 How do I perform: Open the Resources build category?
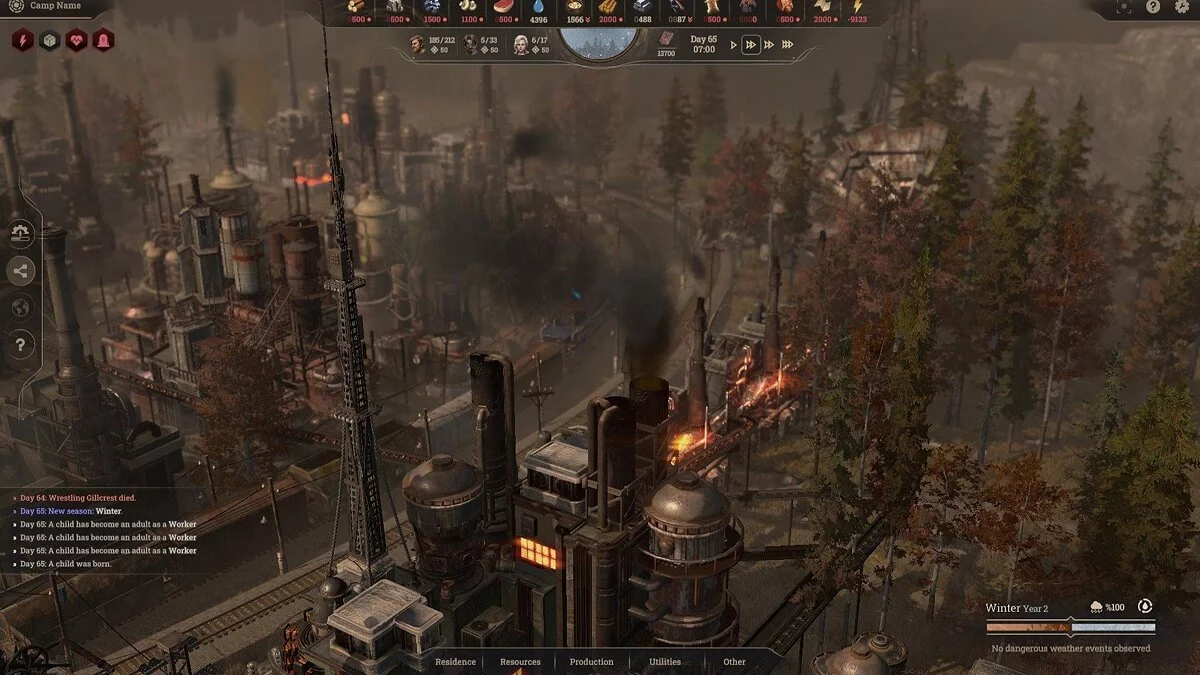coord(520,662)
